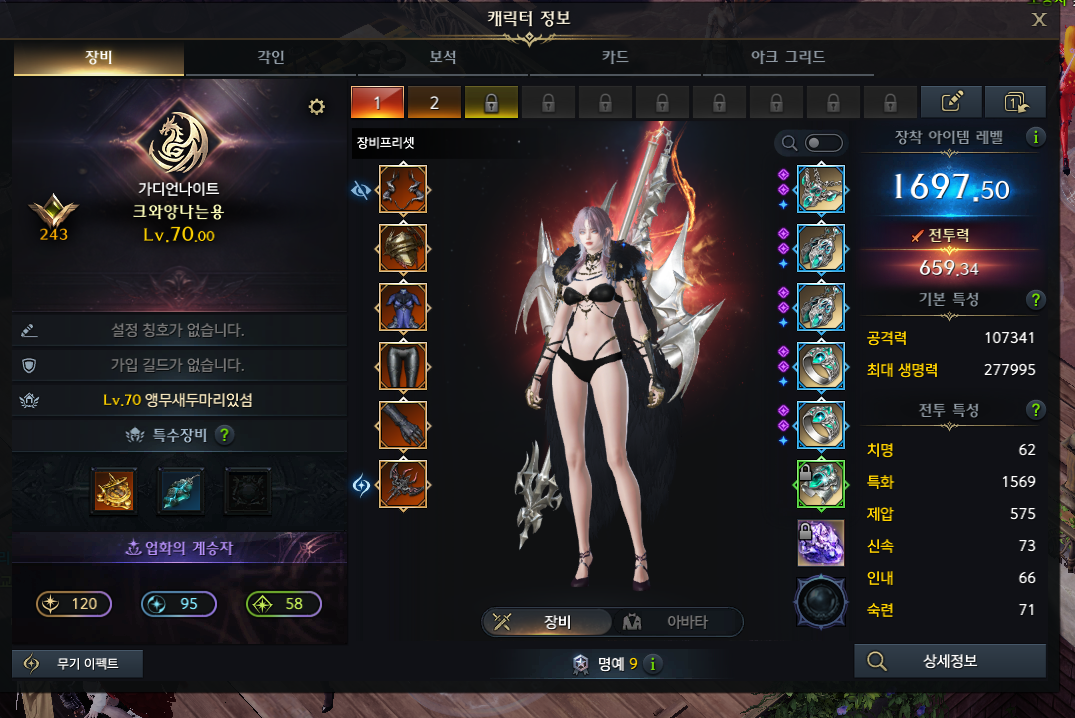Screen dimensions: 1075x718
Task: Click the preset edit pencil button
Action: [950, 102]
